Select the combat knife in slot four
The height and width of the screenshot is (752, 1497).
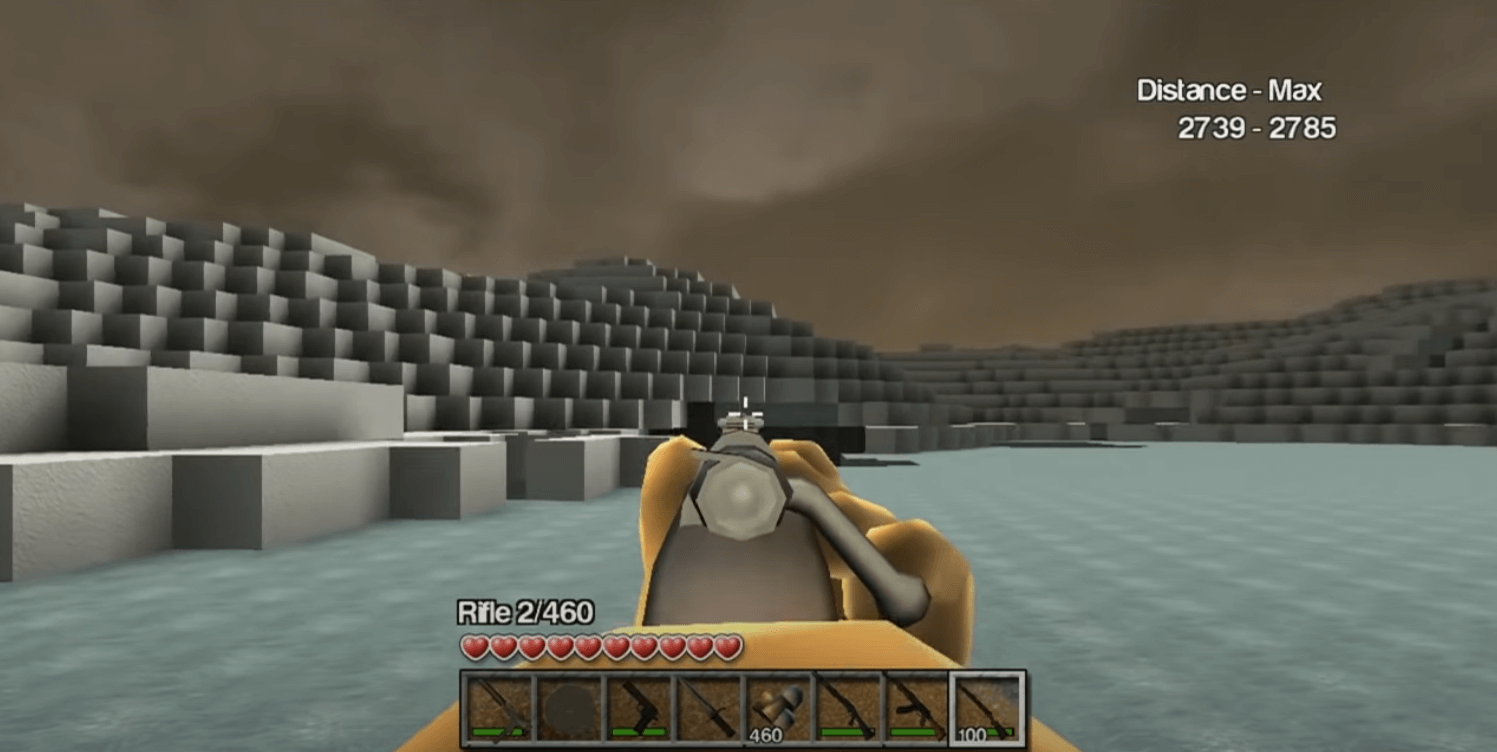[708, 705]
